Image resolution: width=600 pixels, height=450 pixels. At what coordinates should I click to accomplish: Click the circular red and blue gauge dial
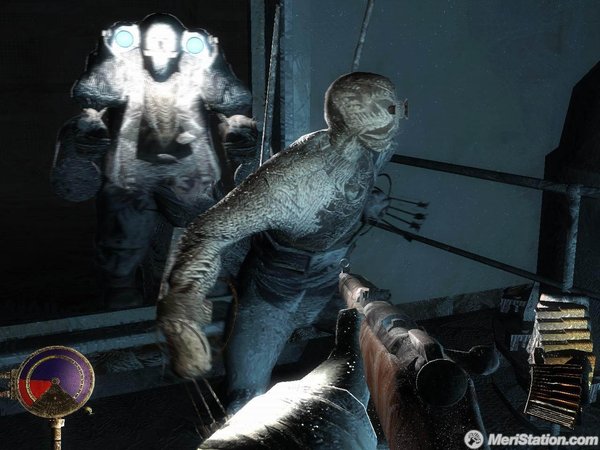pos(56,381)
